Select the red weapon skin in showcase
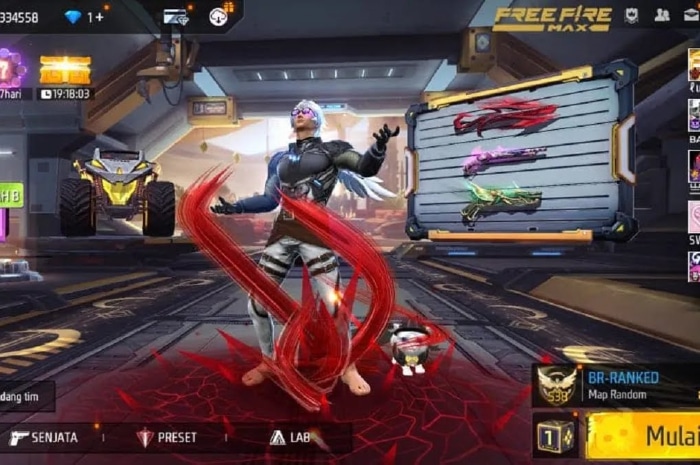Viewport: 700px width, 465px height. pos(505,116)
